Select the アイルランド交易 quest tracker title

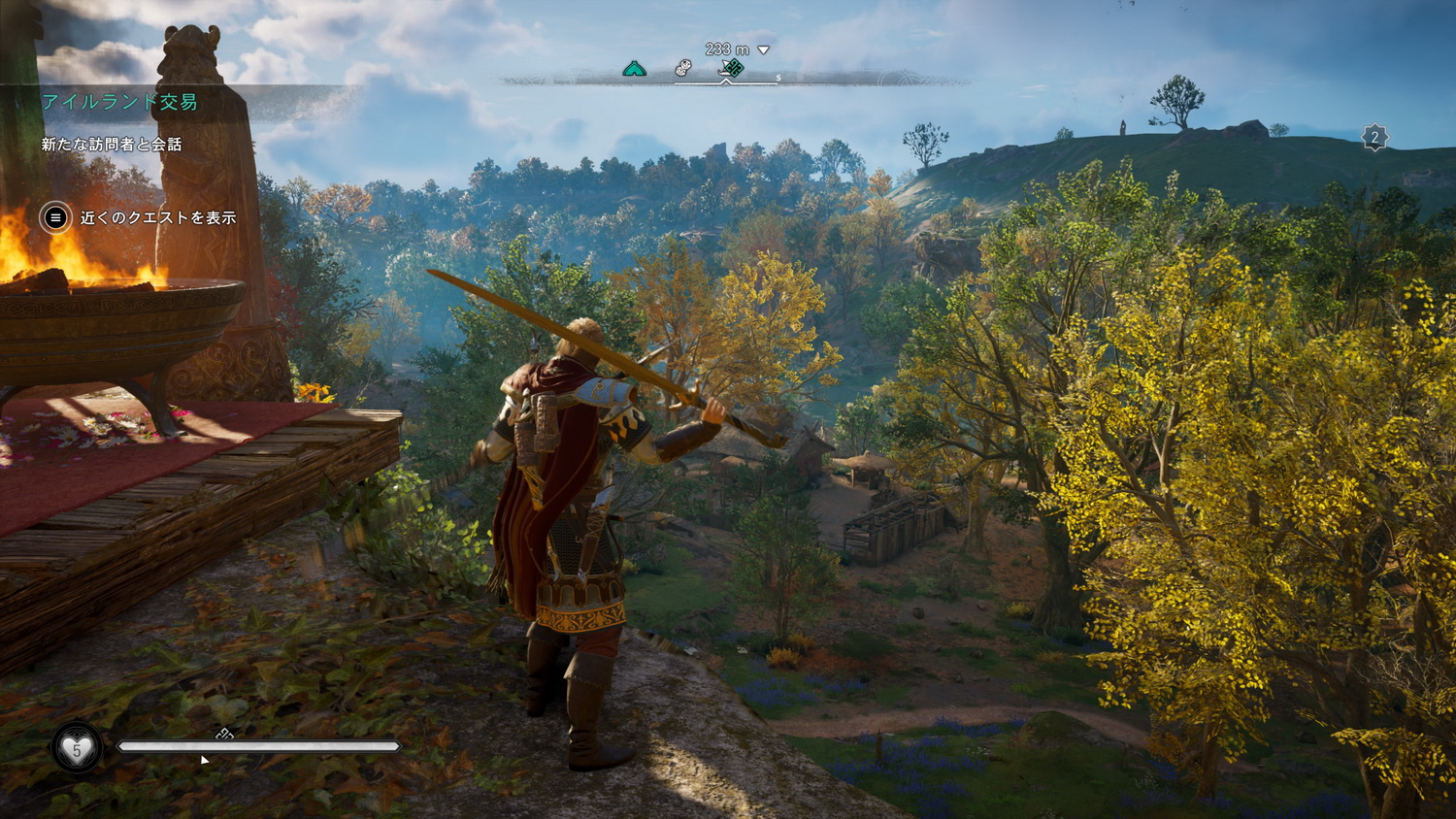coord(119,102)
